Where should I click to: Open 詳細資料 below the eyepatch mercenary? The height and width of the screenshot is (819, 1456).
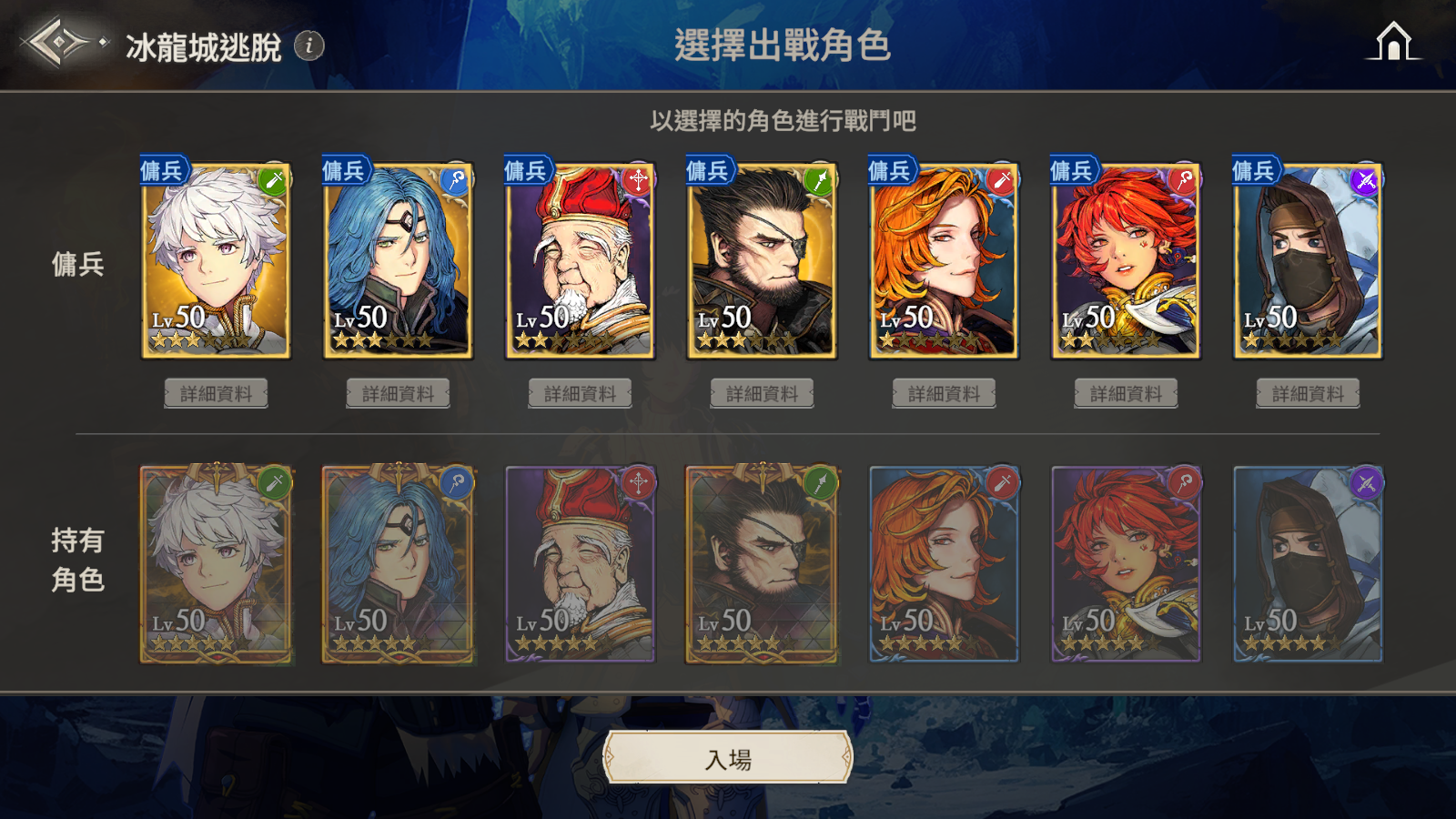[x=763, y=393]
